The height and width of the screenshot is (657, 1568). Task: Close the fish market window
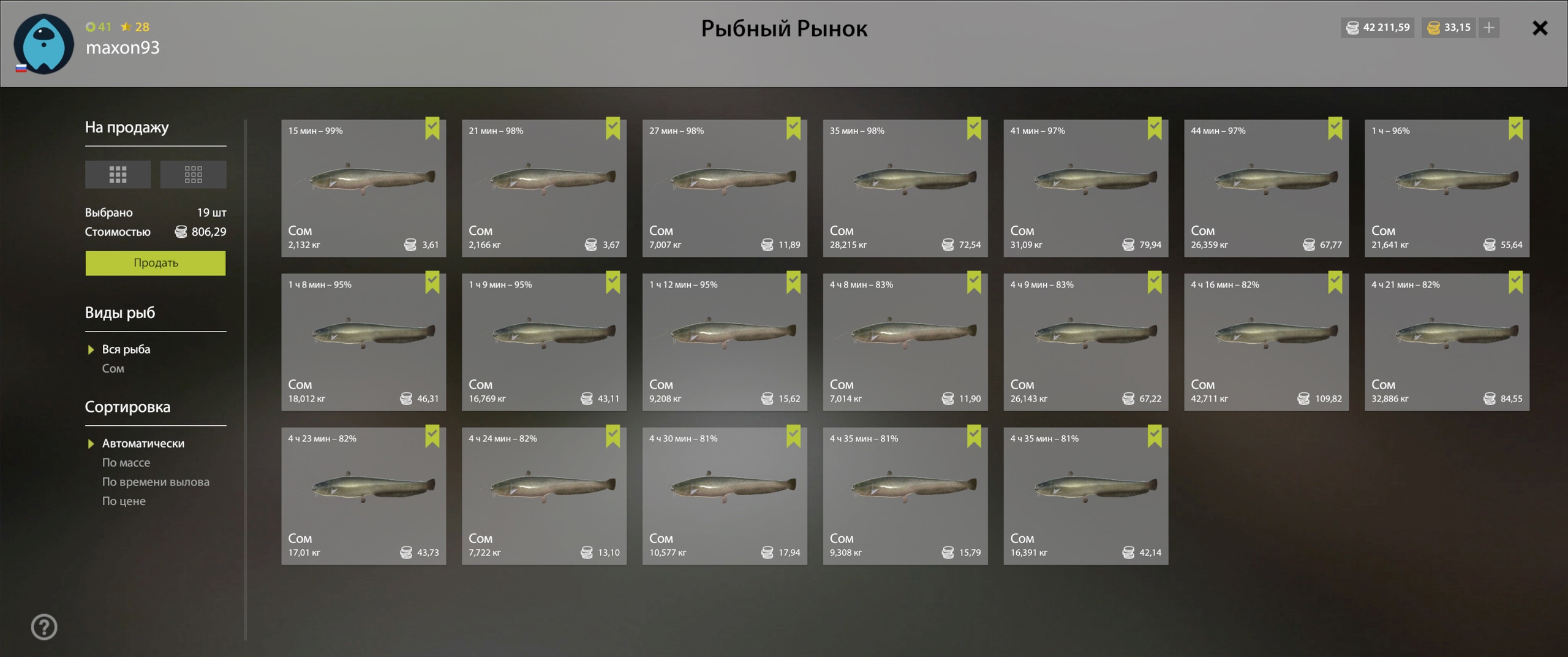[x=1539, y=28]
